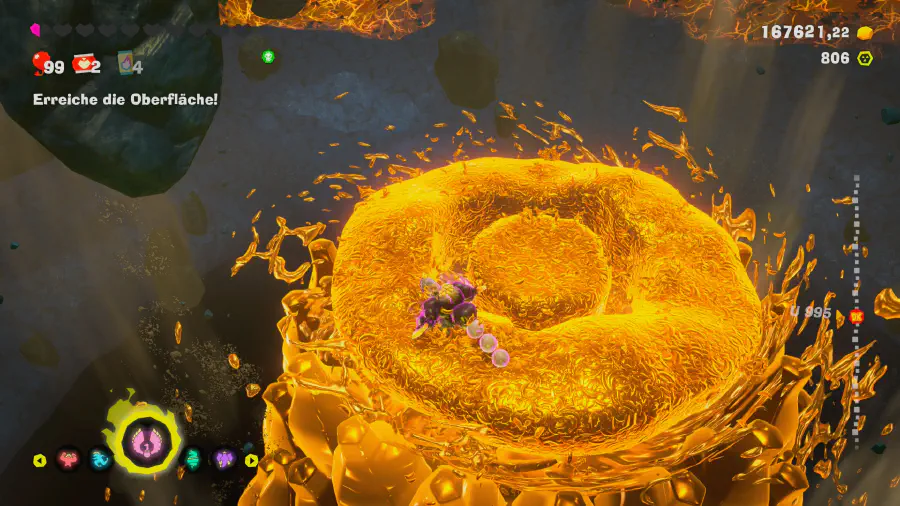Image resolution: width=900 pixels, height=506 pixels.
Task: Click the yellow hexagon banana chip icon
Action: [x=865, y=58]
